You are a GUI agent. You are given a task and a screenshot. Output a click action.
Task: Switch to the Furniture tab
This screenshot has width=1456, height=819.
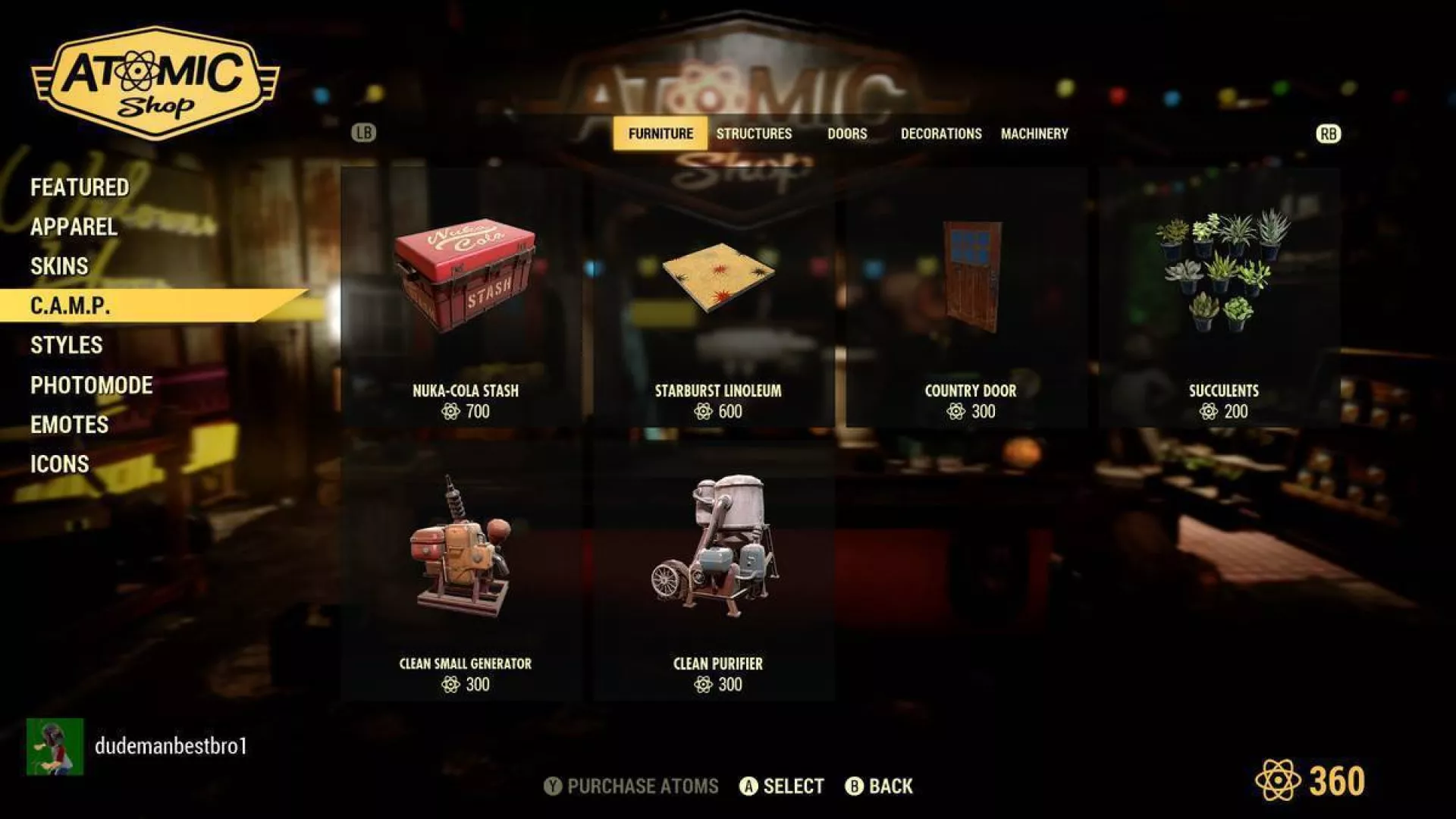coord(661,133)
